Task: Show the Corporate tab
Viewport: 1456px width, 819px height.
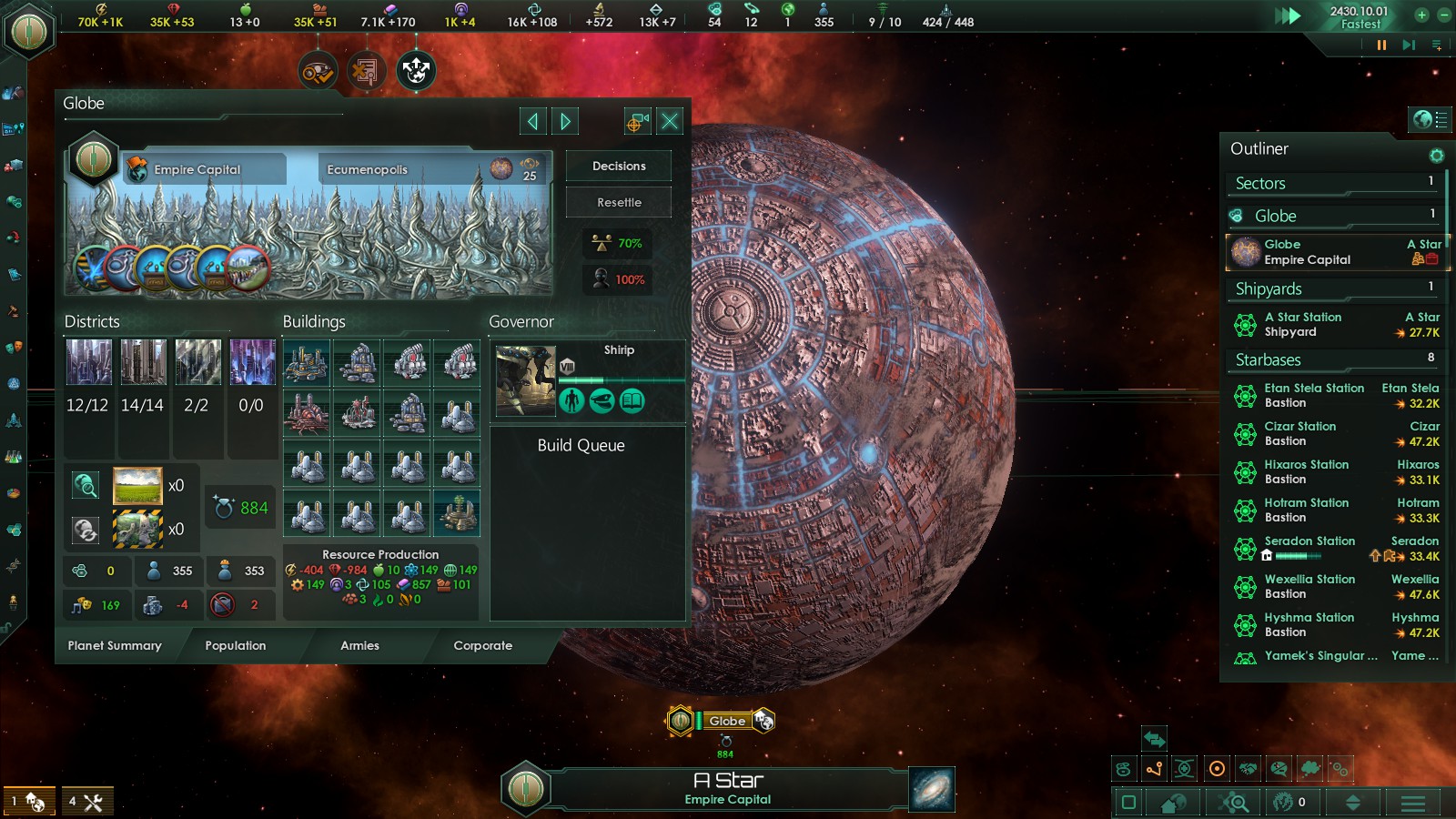Action: coord(482,645)
